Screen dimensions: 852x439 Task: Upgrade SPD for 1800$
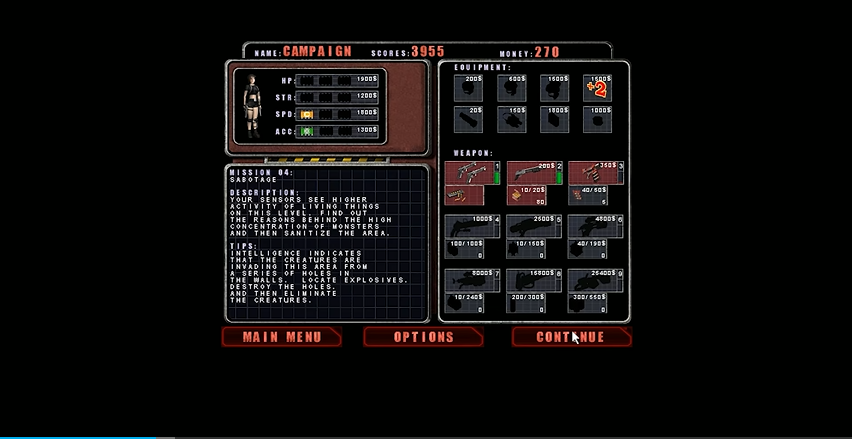(338, 113)
